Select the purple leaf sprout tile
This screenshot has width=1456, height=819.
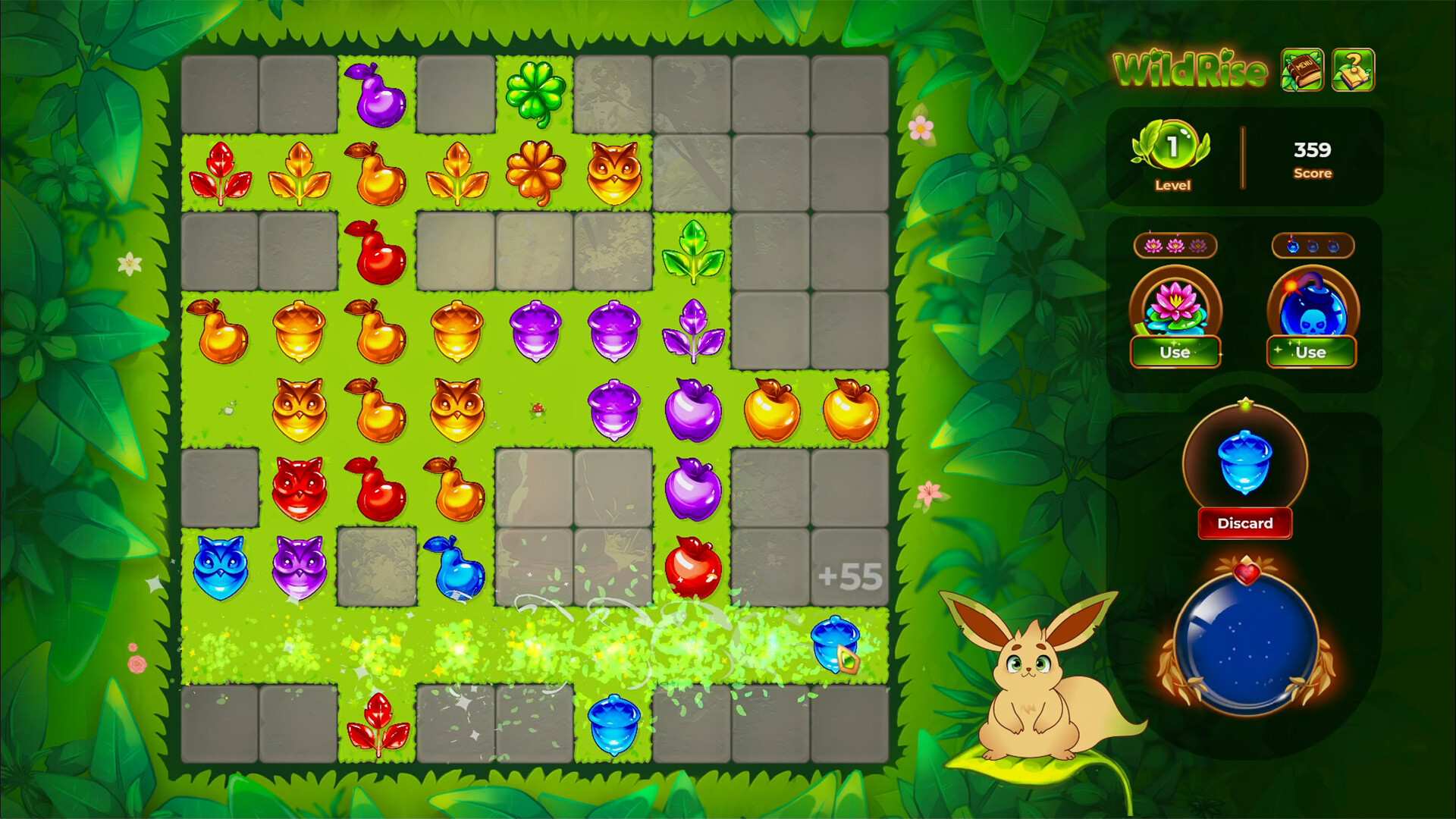[693, 331]
